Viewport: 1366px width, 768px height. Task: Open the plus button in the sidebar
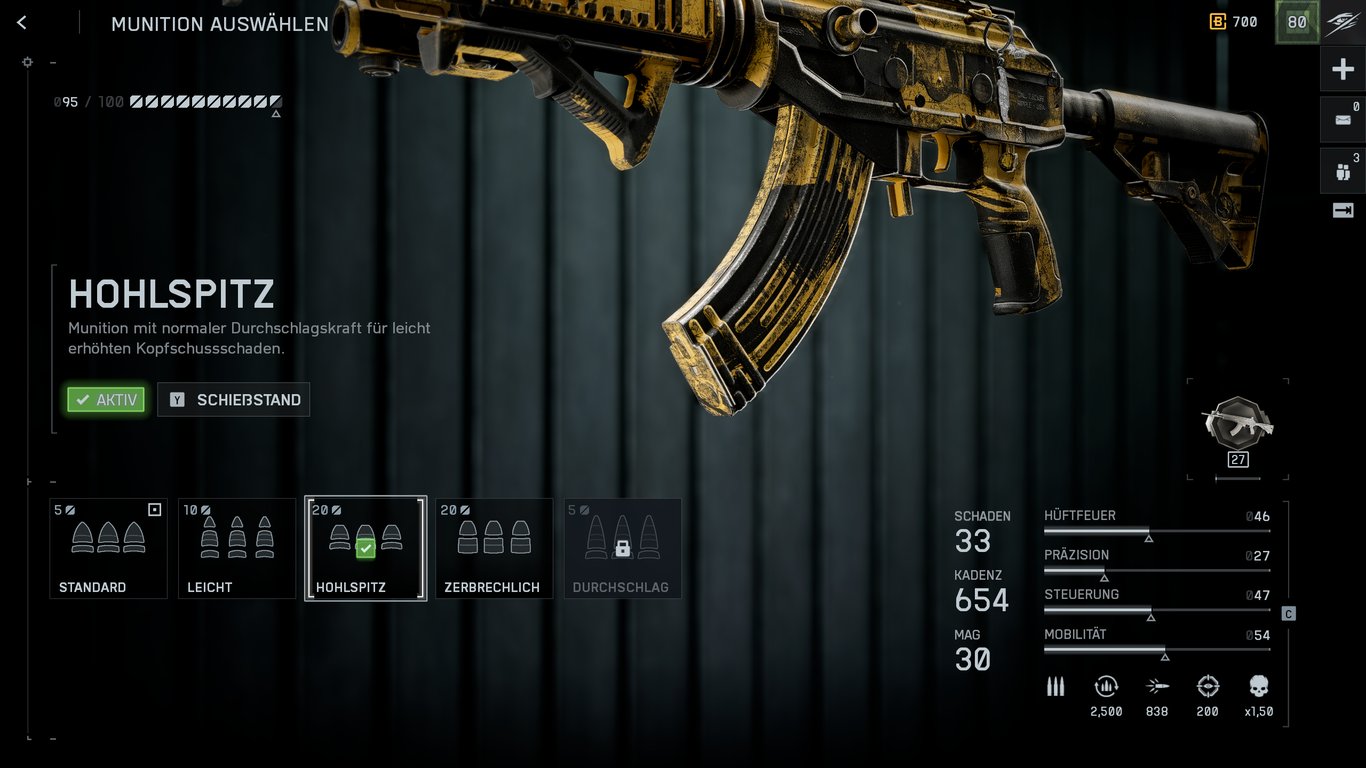tap(1342, 70)
